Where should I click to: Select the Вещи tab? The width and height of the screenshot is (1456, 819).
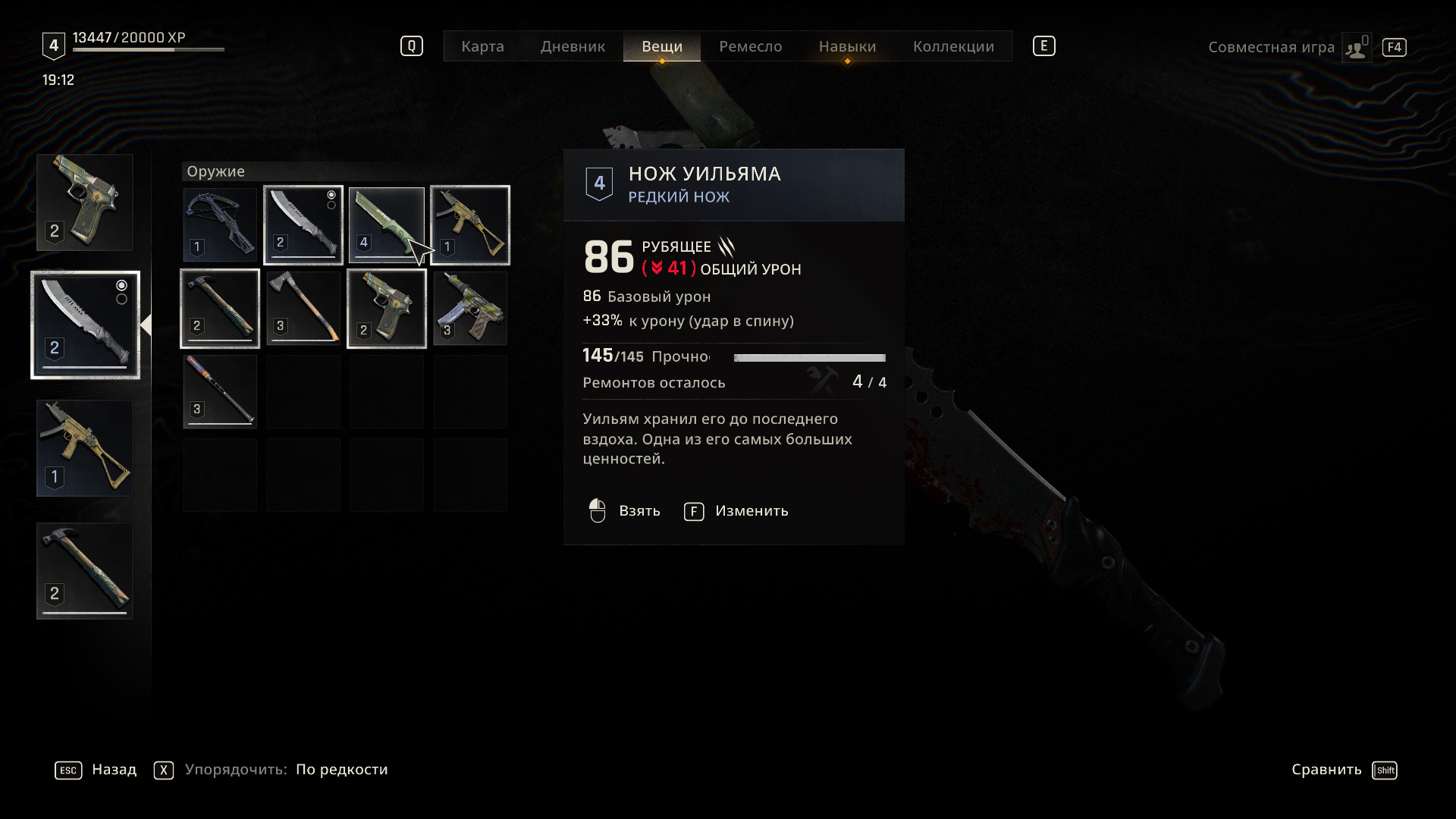662,46
